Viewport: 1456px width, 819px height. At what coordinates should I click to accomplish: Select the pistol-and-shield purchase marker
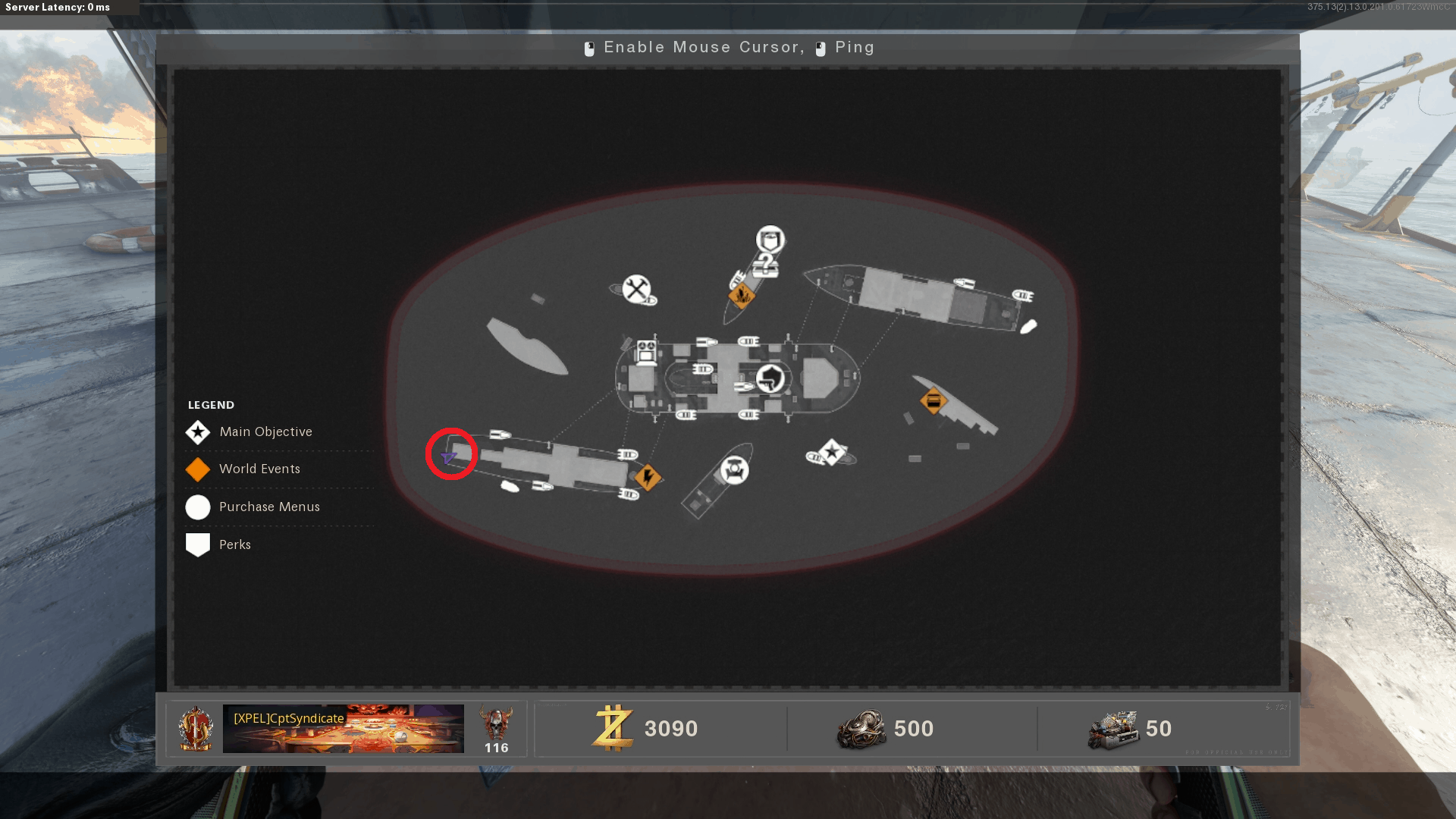(770, 378)
